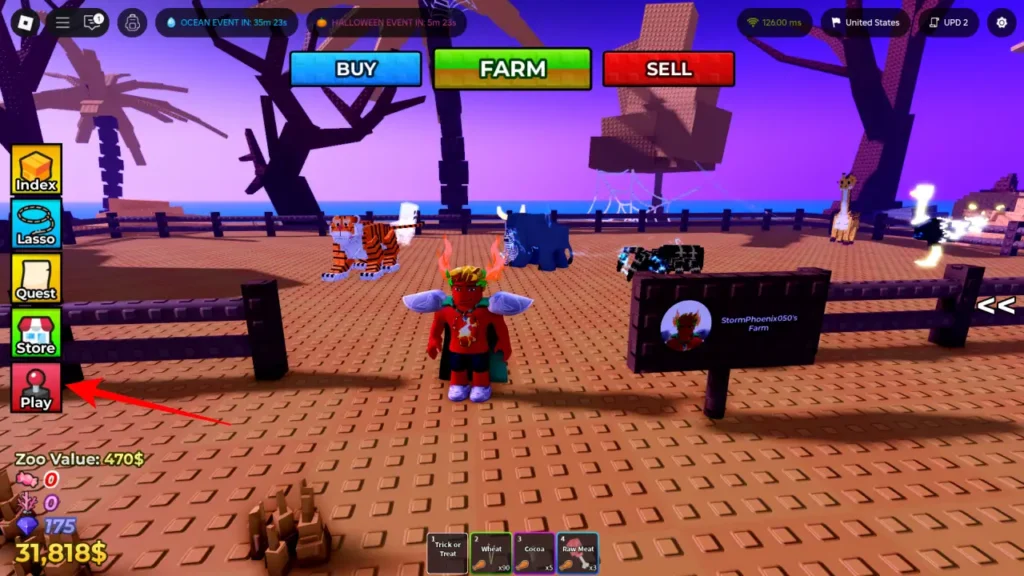This screenshot has width=1024, height=576.
Task: Select the Trick or Treat hotbar slot
Action: click(448, 552)
